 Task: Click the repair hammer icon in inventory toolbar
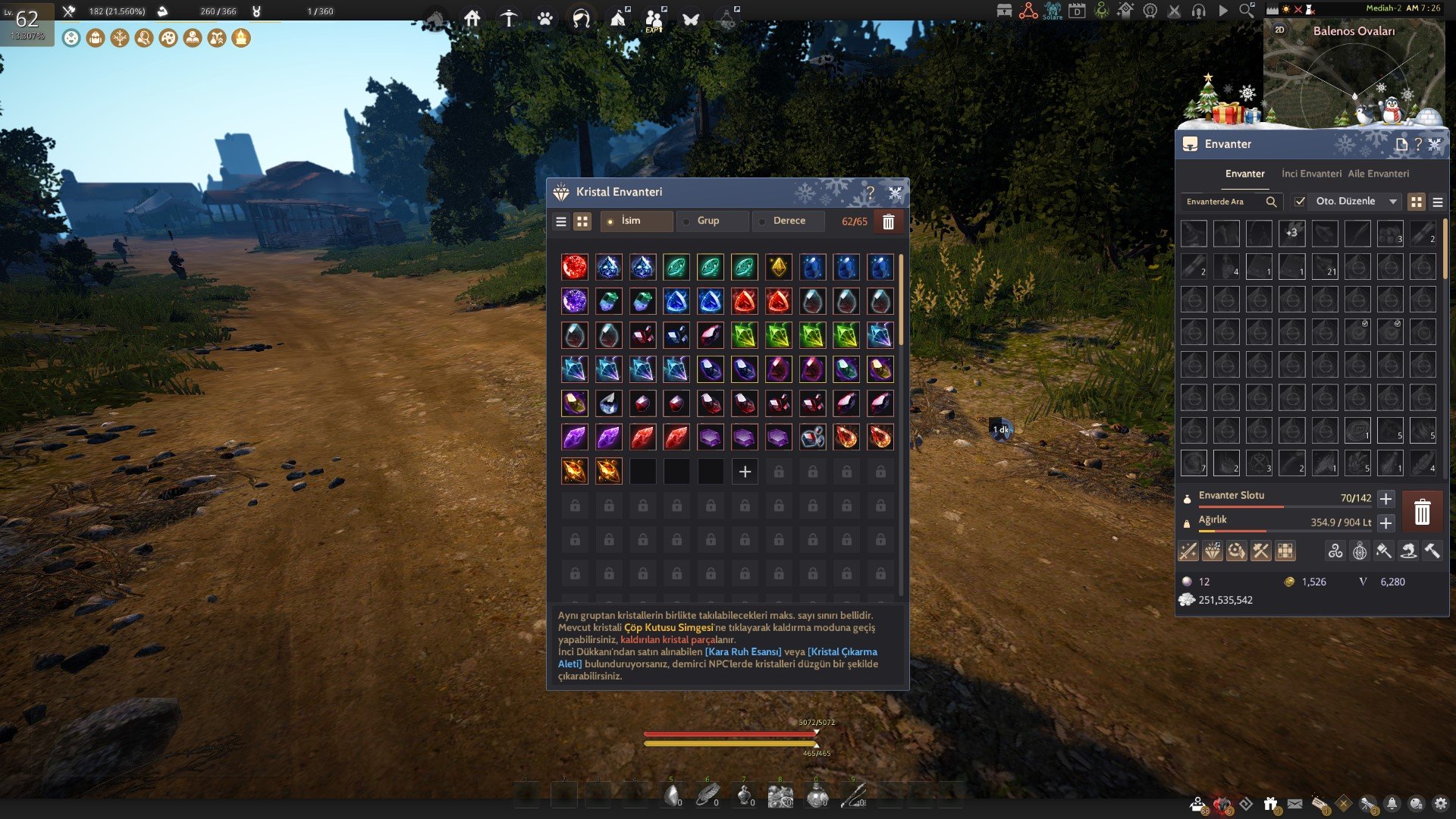[x=1432, y=551]
